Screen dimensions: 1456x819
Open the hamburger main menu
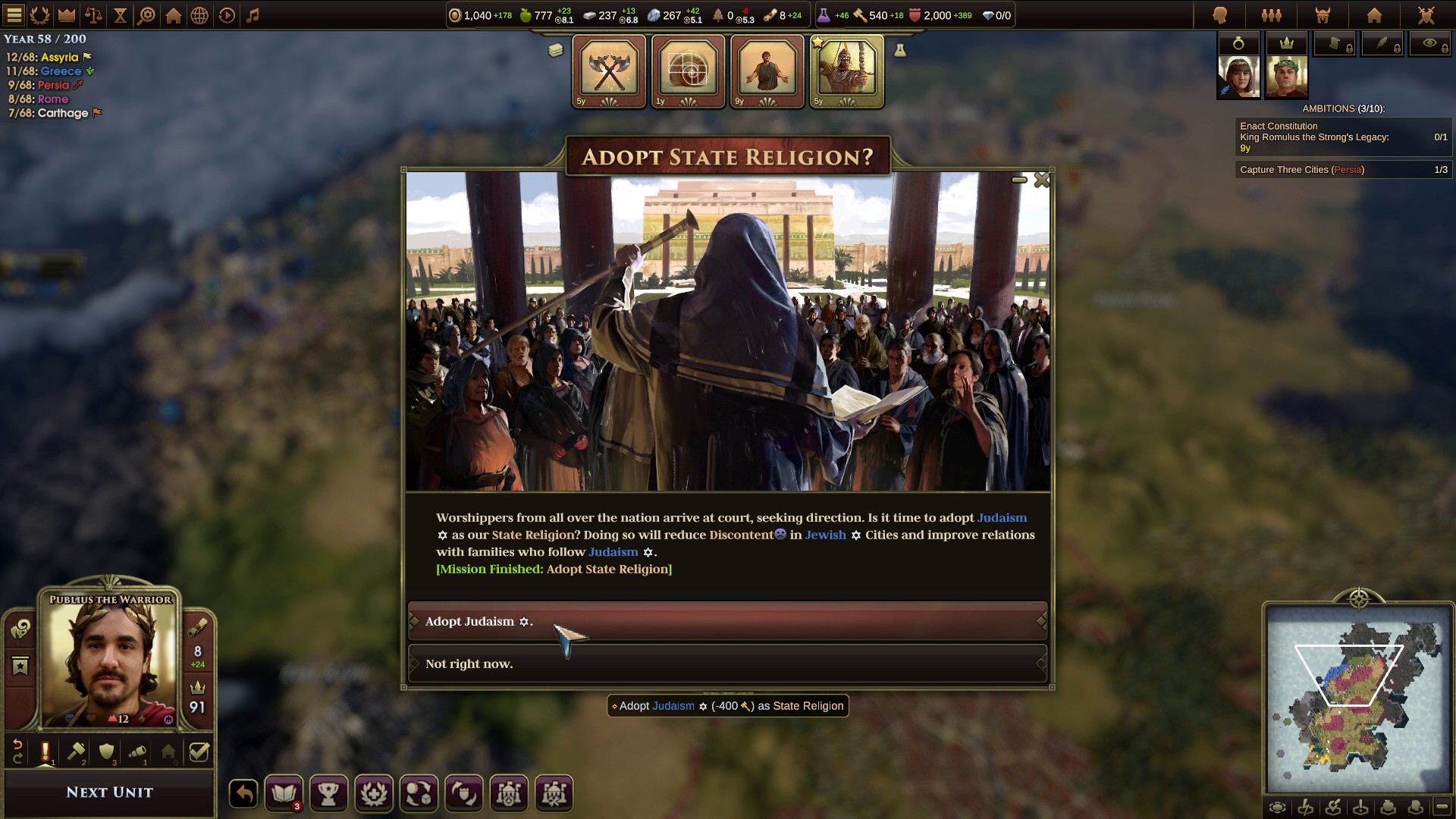(x=14, y=13)
